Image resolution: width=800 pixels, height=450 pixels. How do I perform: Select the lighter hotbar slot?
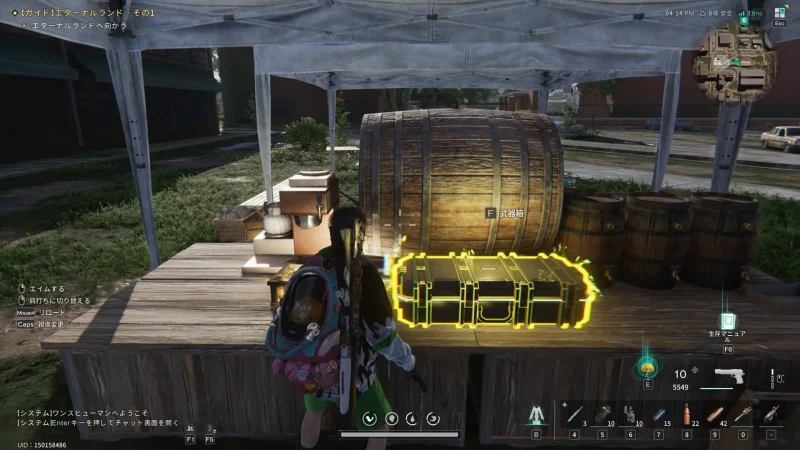point(630,413)
